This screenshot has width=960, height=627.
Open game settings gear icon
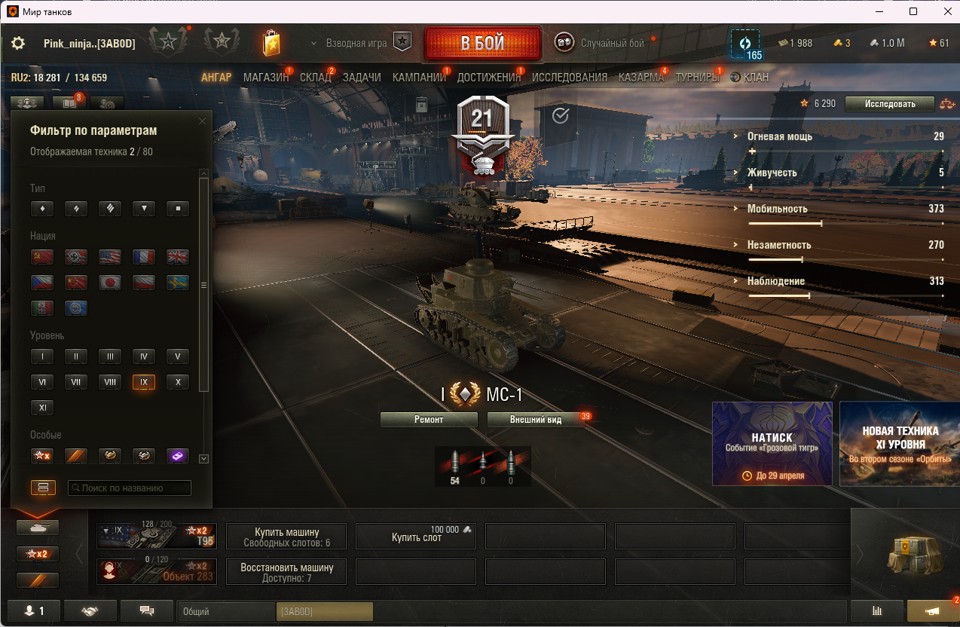pos(18,43)
